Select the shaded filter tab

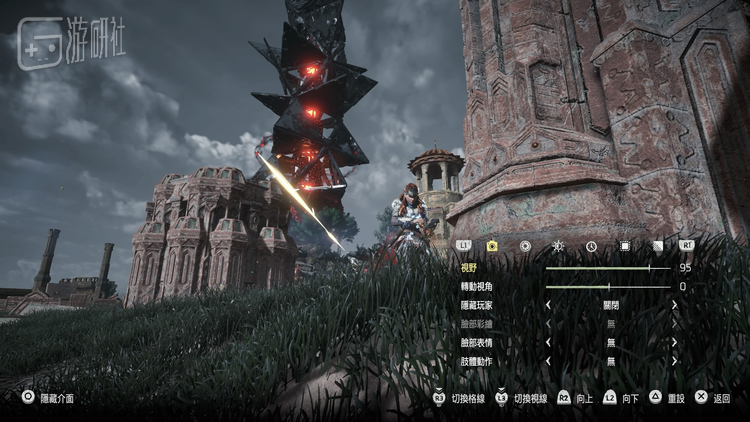(657, 245)
